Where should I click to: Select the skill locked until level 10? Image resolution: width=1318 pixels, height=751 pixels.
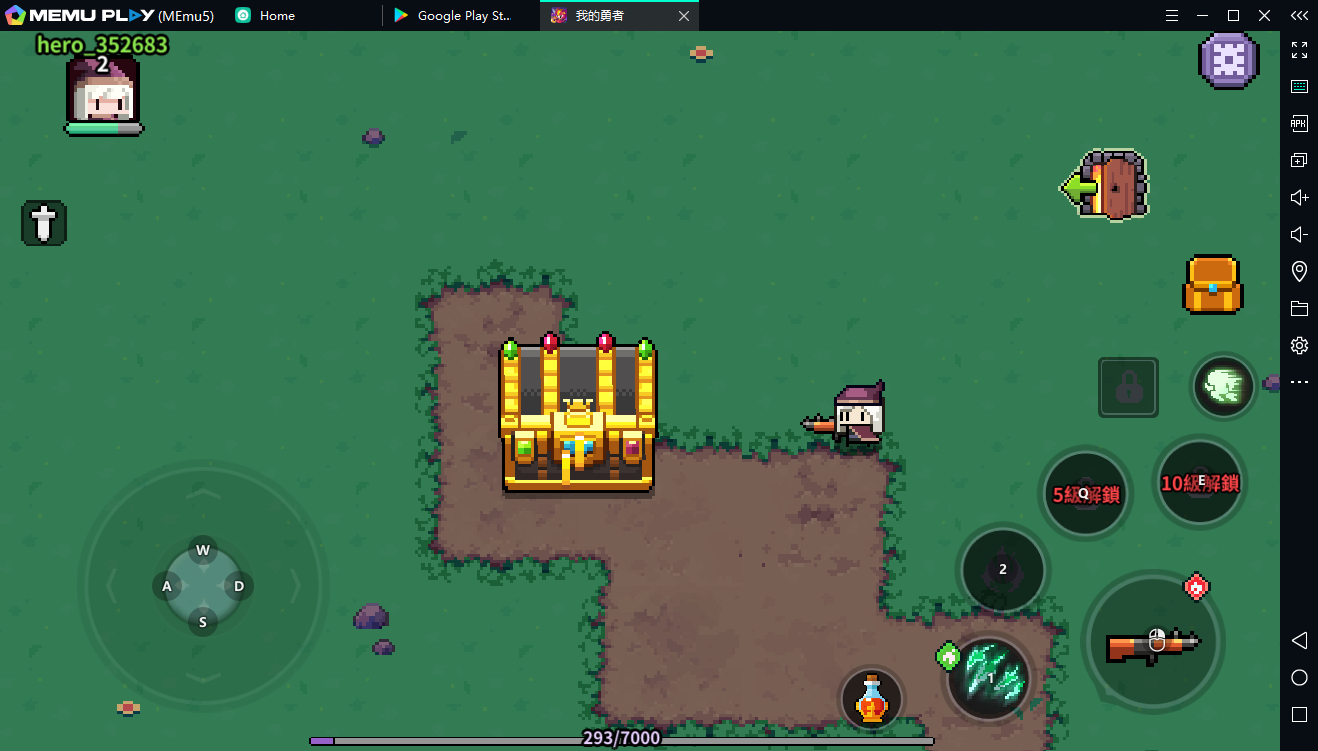click(x=1199, y=483)
